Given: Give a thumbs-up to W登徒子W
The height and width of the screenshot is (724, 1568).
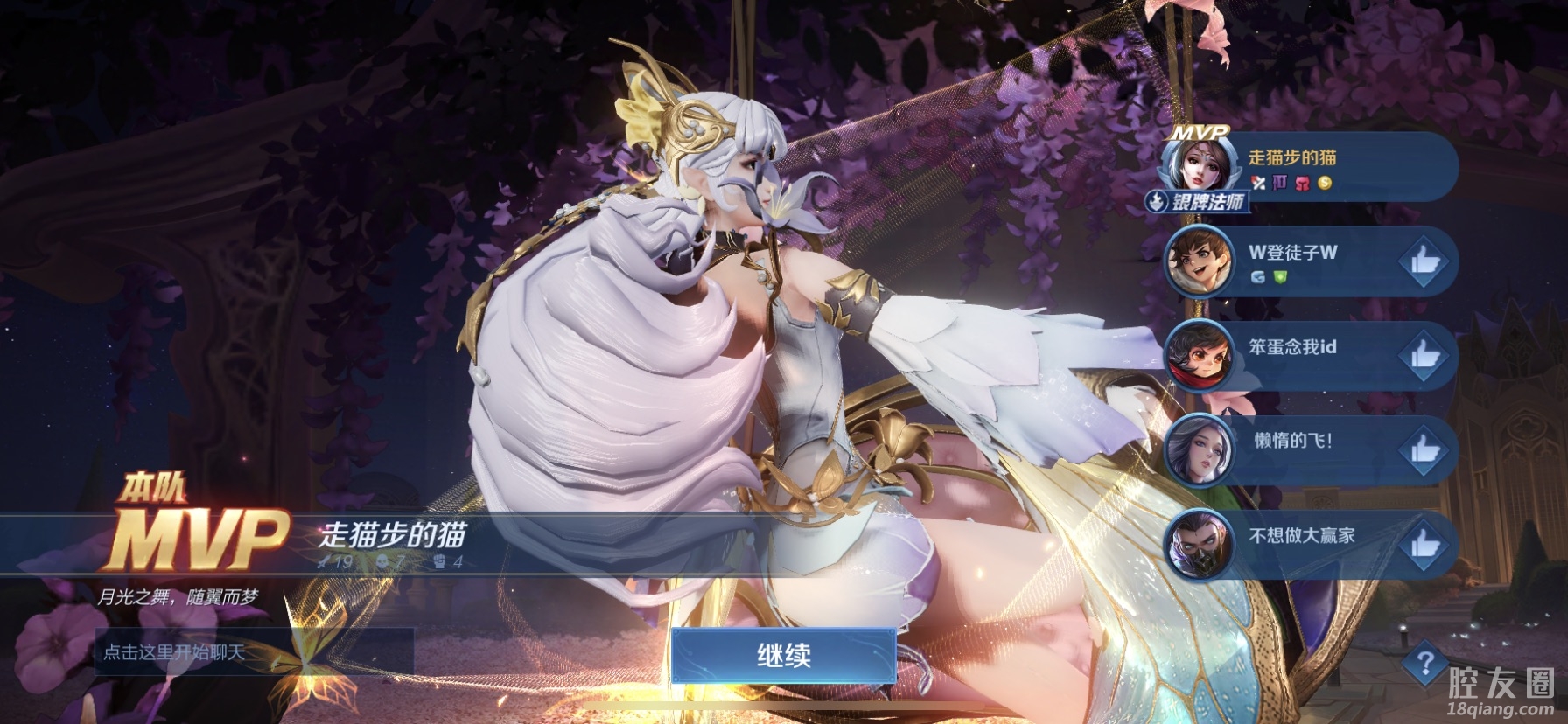Looking at the screenshot, I should tap(1424, 261).
